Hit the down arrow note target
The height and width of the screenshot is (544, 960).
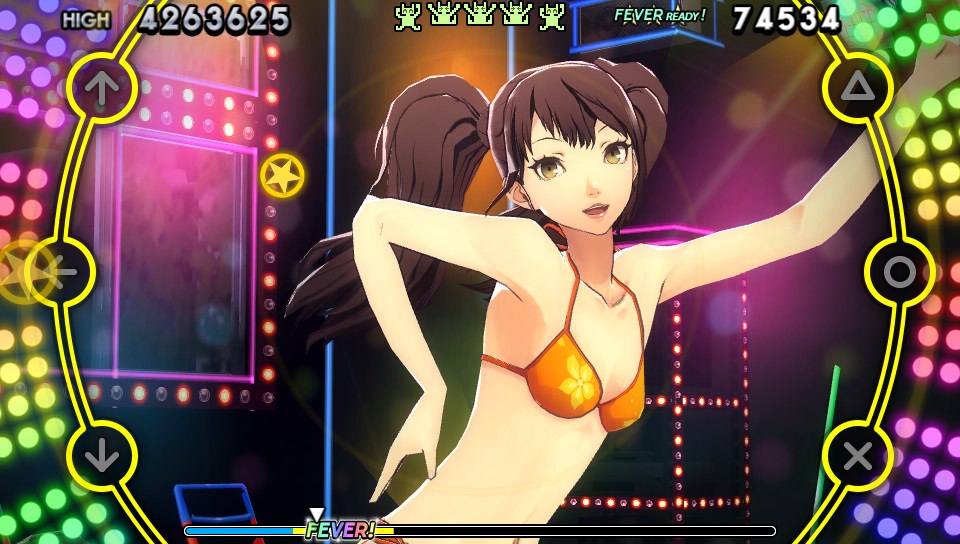(101, 456)
